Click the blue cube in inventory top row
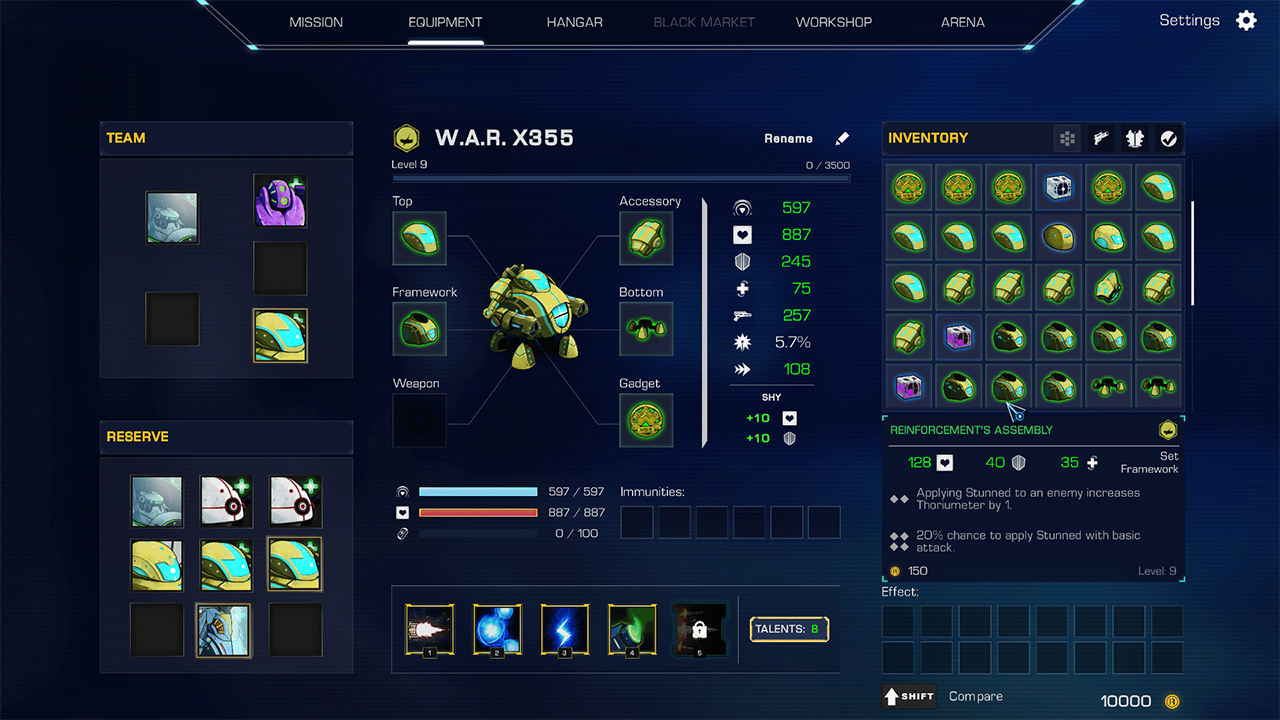 pyautogui.click(x=1058, y=187)
